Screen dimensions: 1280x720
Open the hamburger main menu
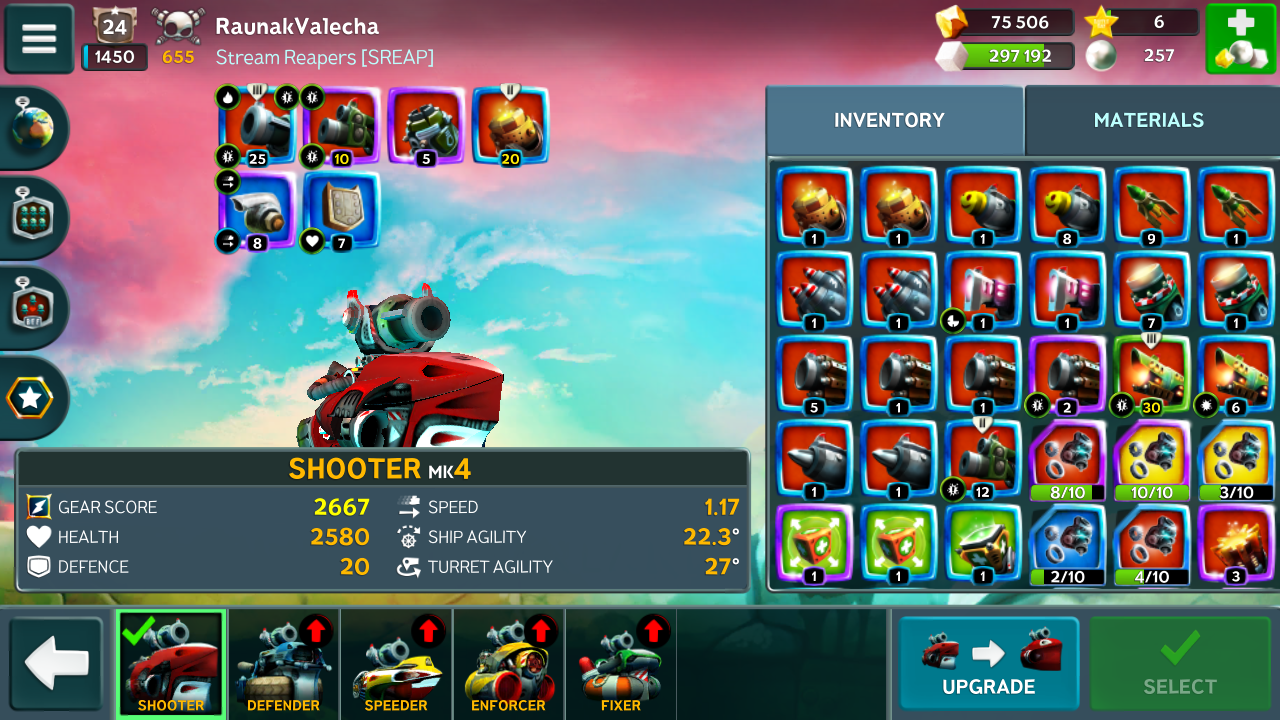tap(39, 39)
